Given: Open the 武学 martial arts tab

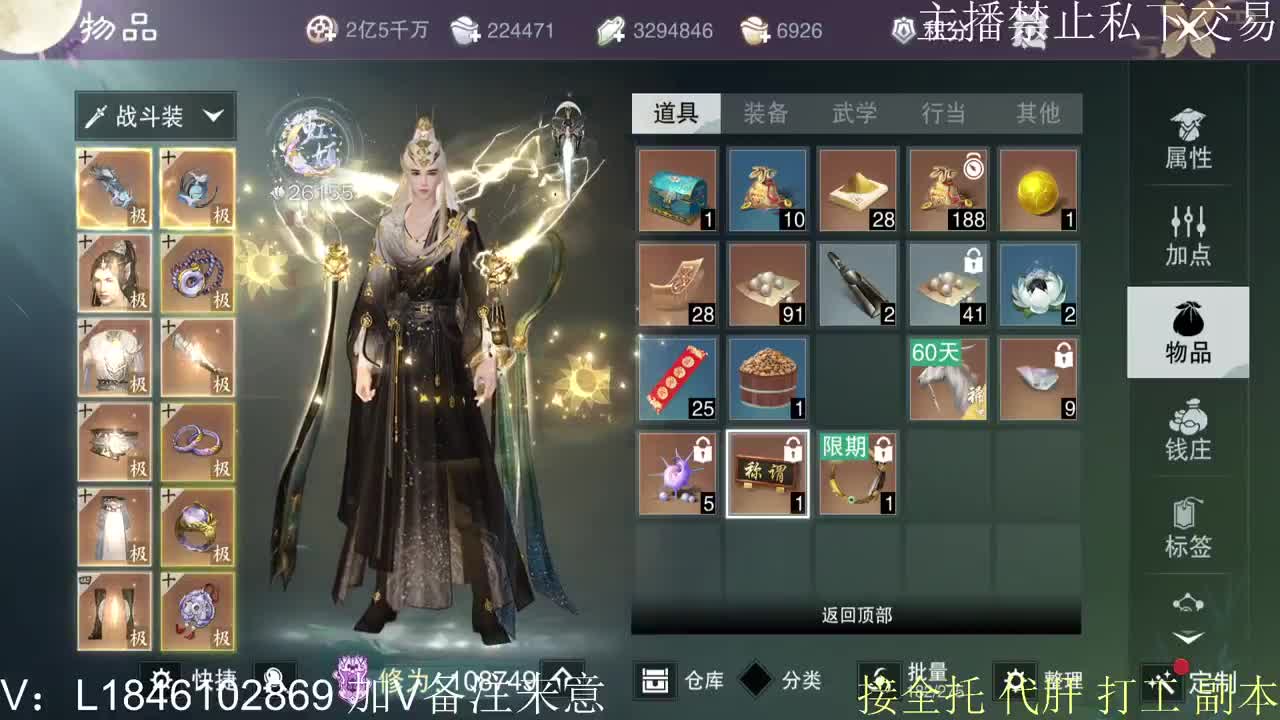Looking at the screenshot, I should coord(852,114).
